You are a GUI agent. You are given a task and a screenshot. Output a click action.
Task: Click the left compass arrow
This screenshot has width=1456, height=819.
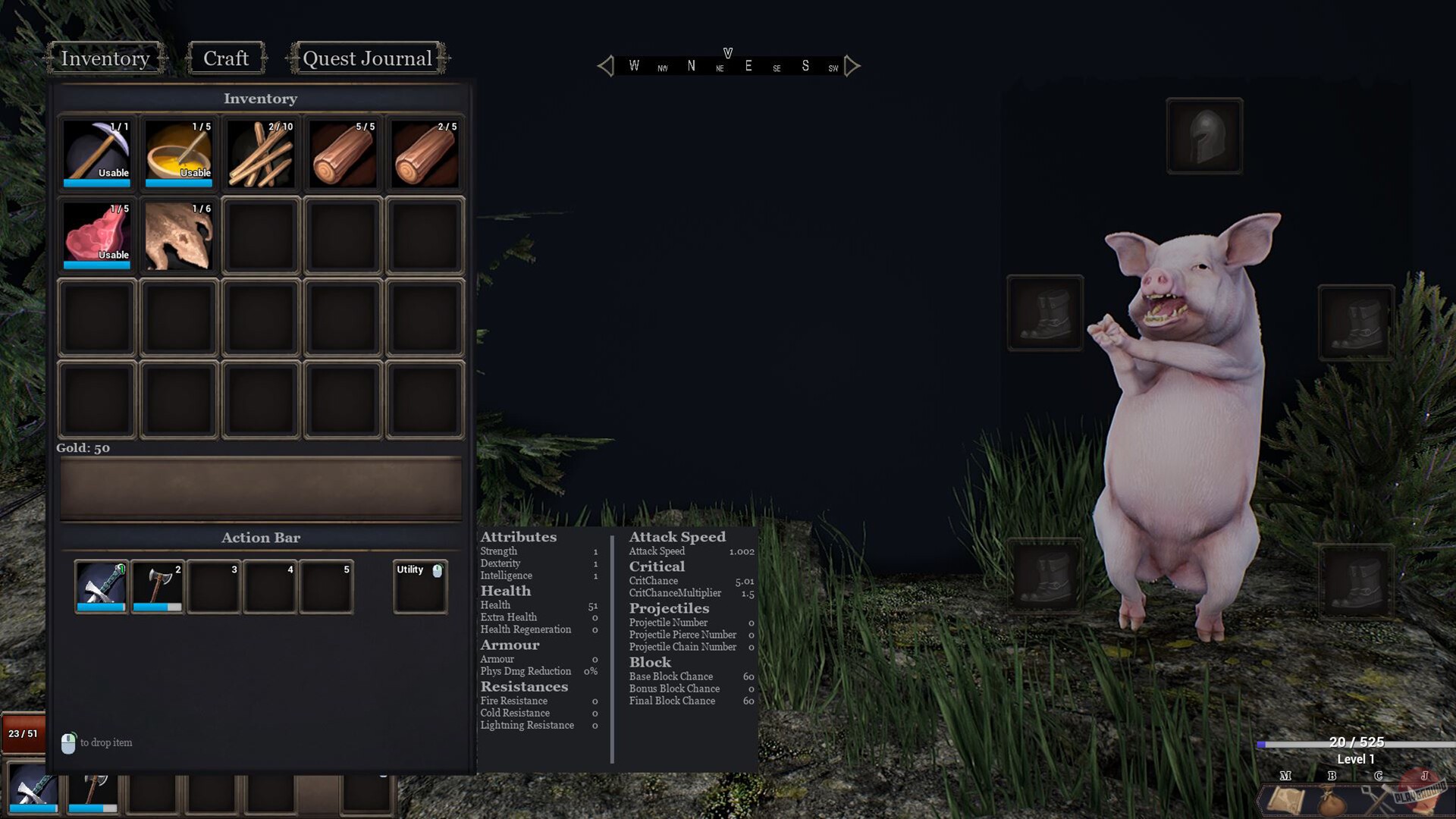click(x=605, y=66)
